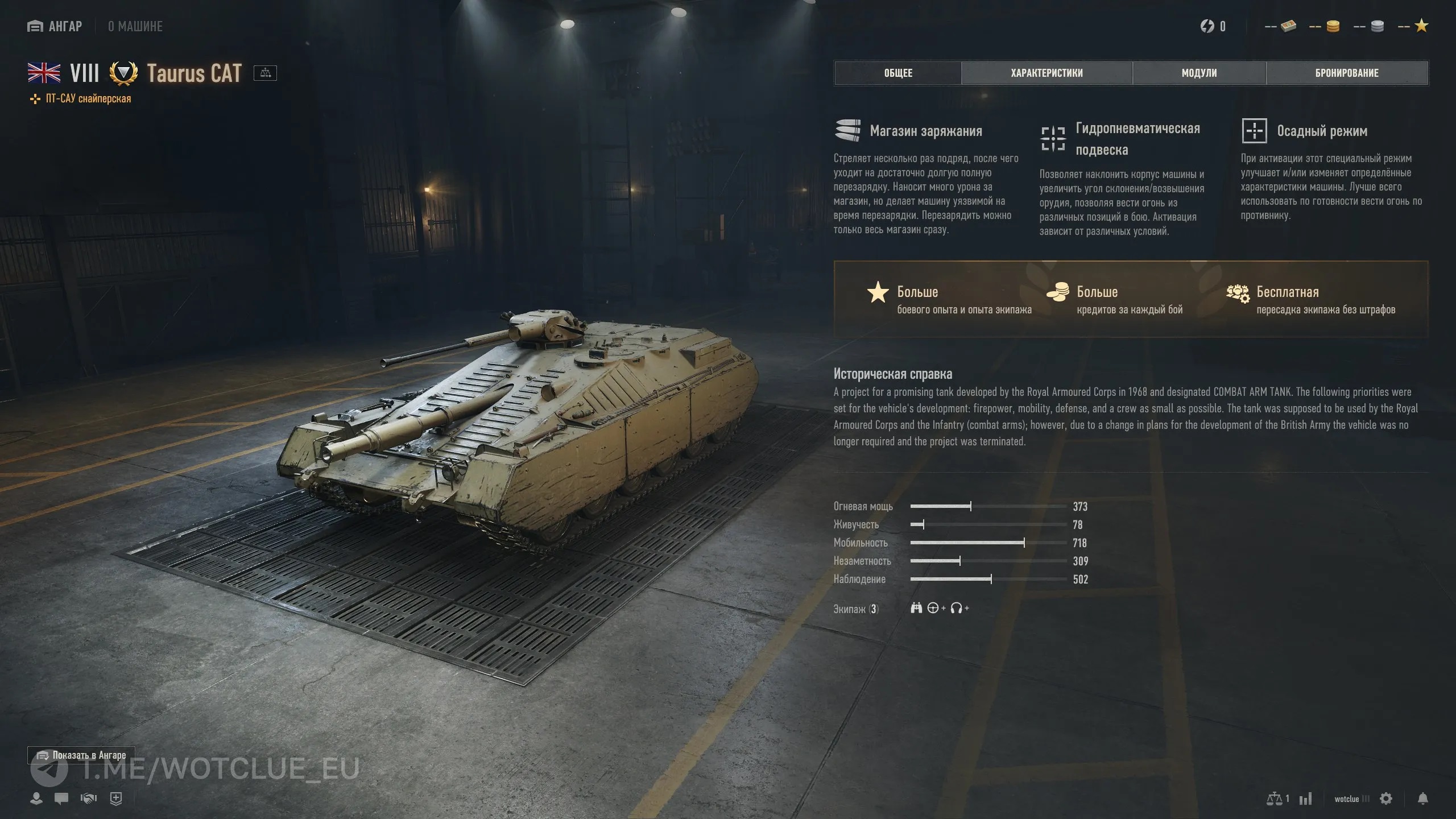Open the Характеристики tab
The width and height of the screenshot is (1456, 819).
point(1046,73)
